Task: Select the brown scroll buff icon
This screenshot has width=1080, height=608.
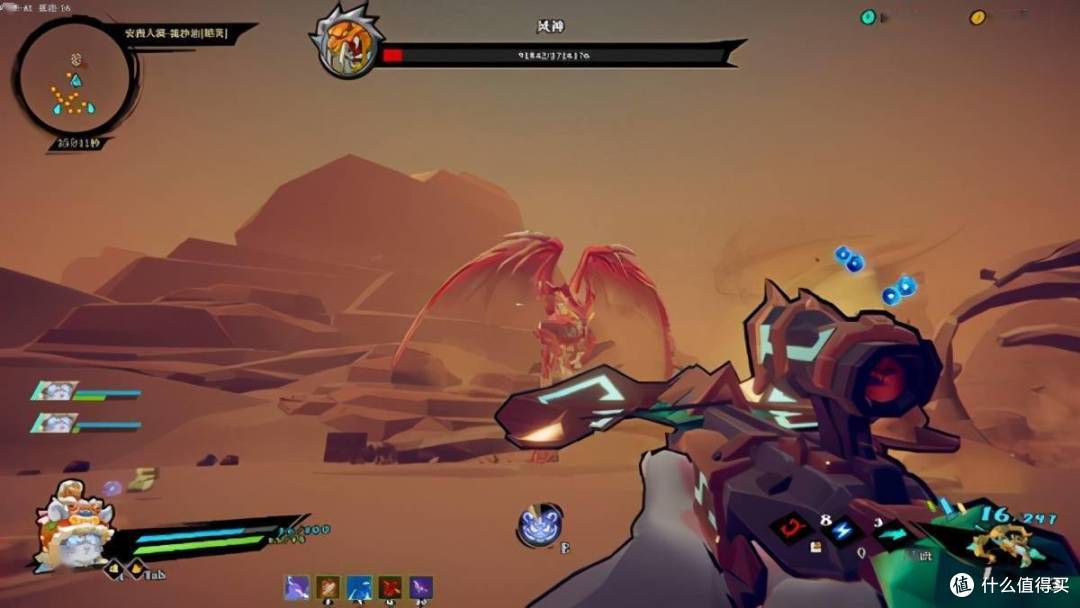Action: 328,587
